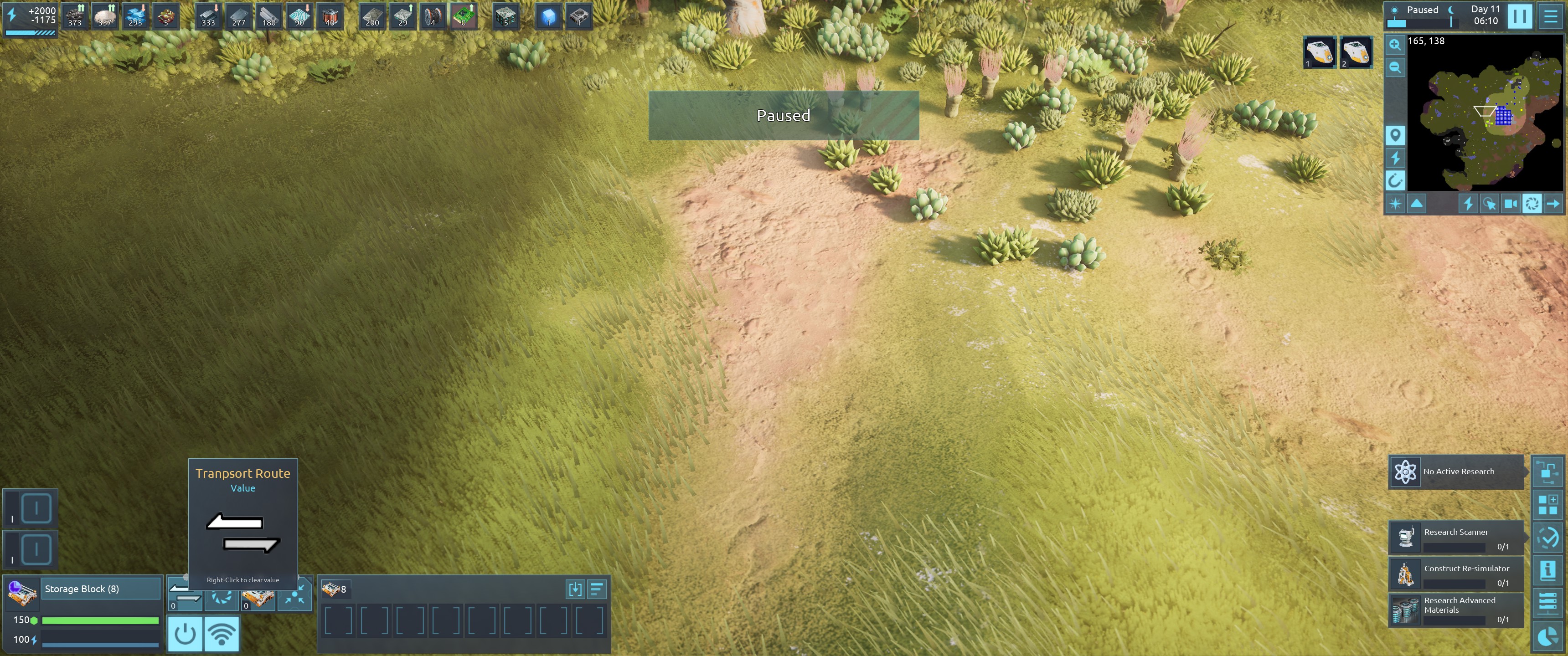Open the No Active Research panel
The width and height of the screenshot is (1568, 656).
pyautogui.click(x=1456, y=471)
